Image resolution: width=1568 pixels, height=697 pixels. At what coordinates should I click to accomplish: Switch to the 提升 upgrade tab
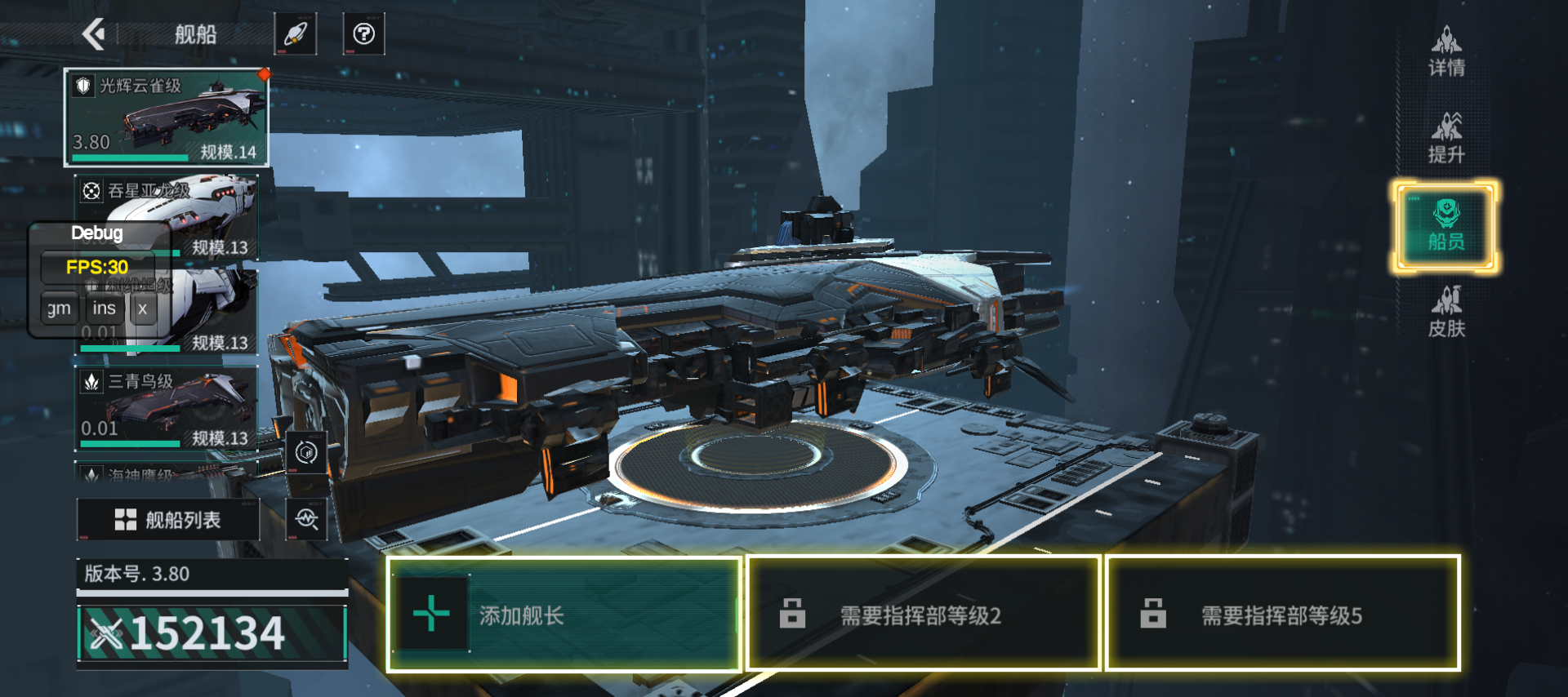(1446, 138)
